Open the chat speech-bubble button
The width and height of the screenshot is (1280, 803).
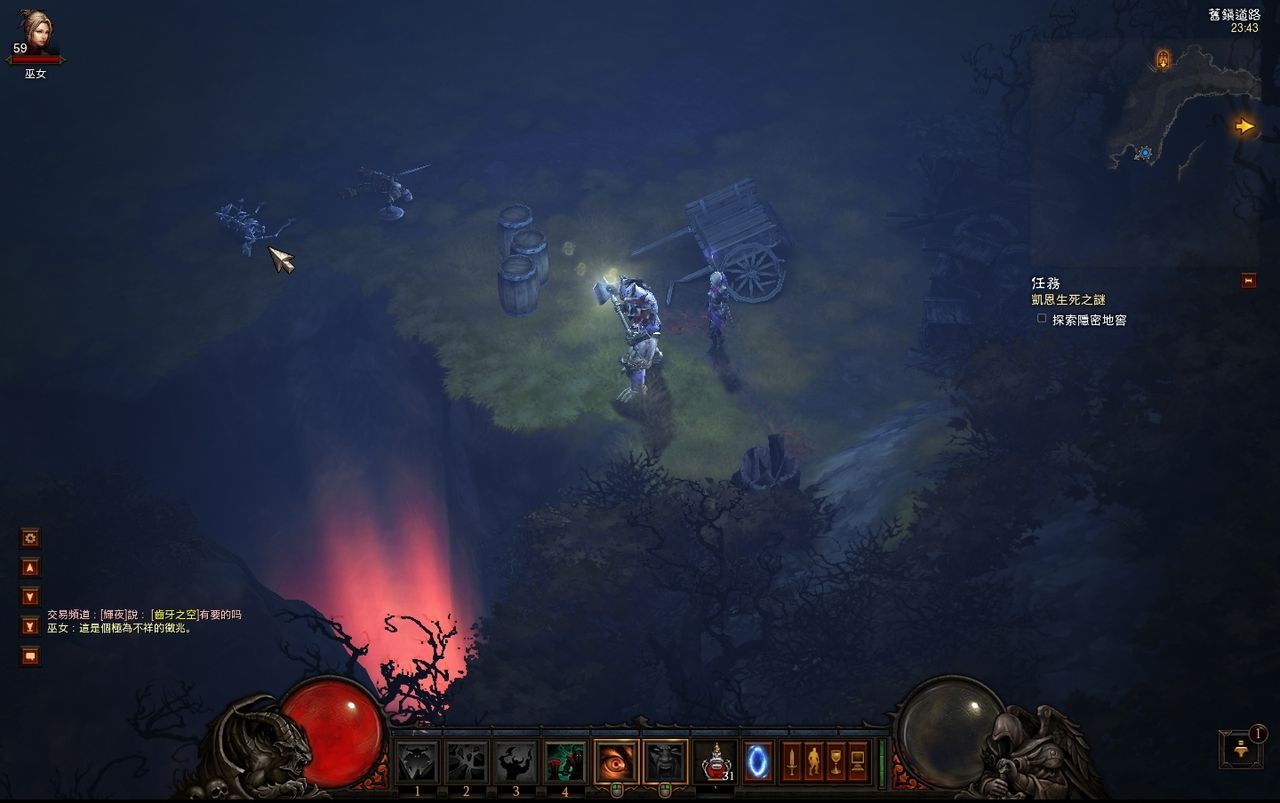tap(31, 656)
